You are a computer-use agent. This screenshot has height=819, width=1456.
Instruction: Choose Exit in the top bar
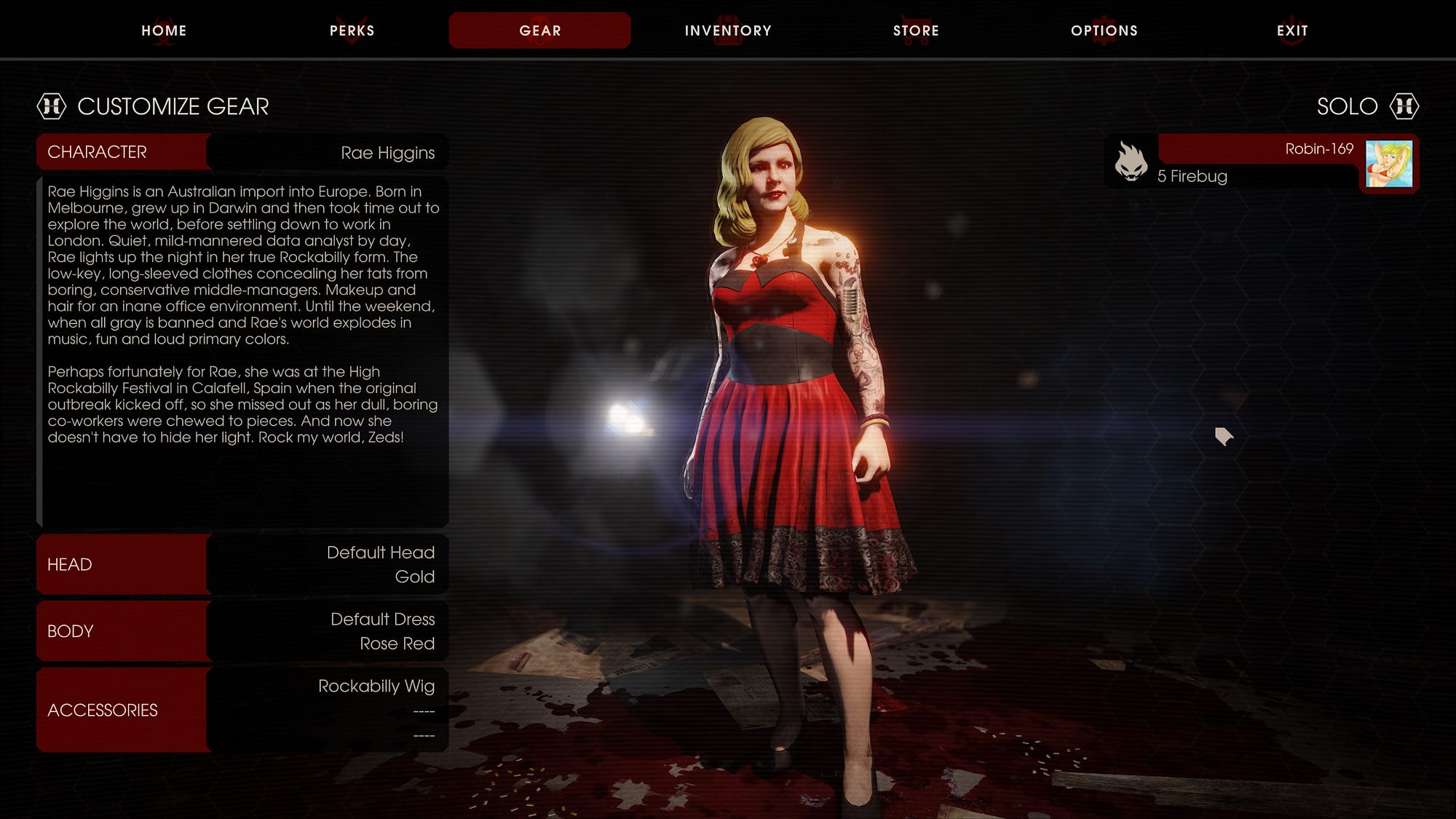pyautogui.click(x=1292, y=31)
